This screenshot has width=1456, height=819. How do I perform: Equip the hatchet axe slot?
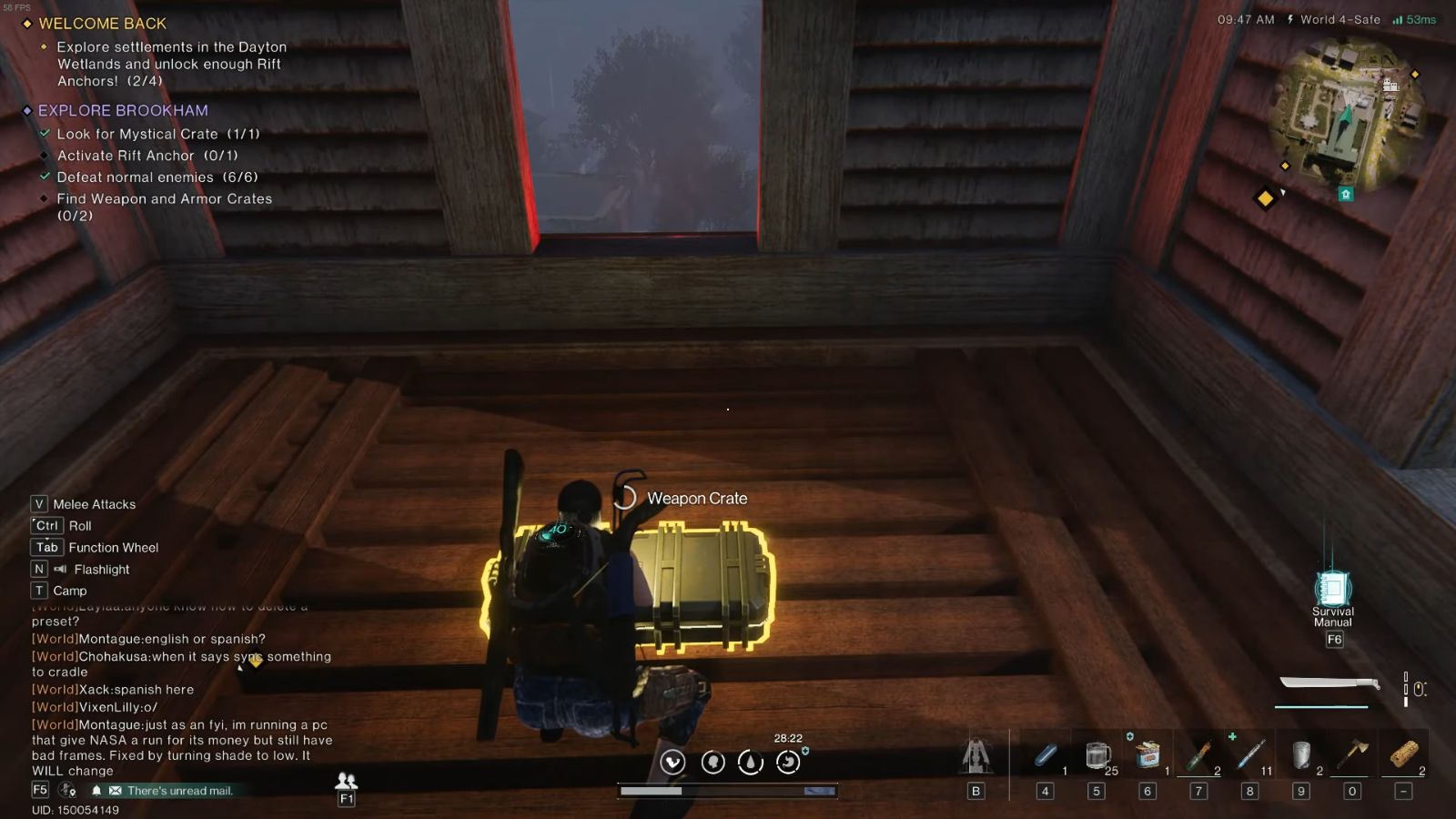tap(1352, 755)
